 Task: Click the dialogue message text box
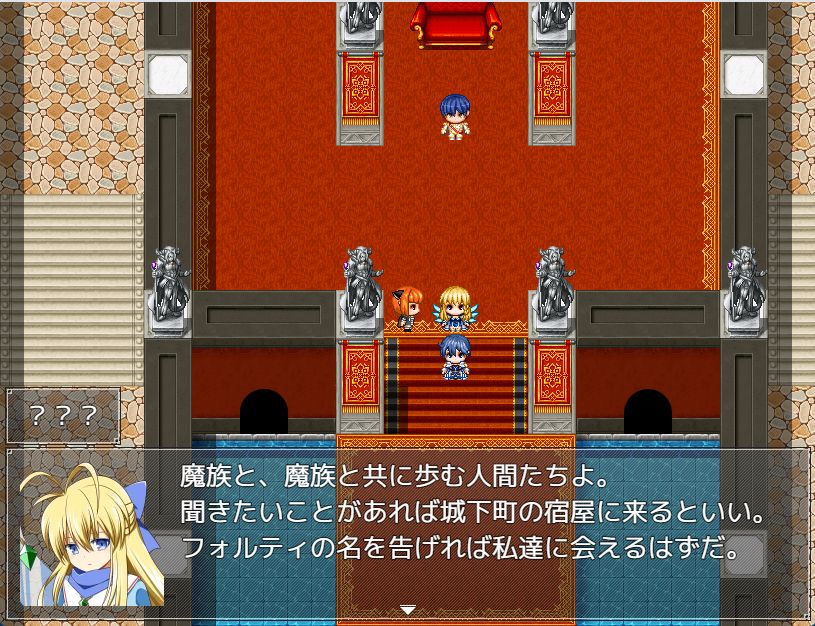click(470, 520)
